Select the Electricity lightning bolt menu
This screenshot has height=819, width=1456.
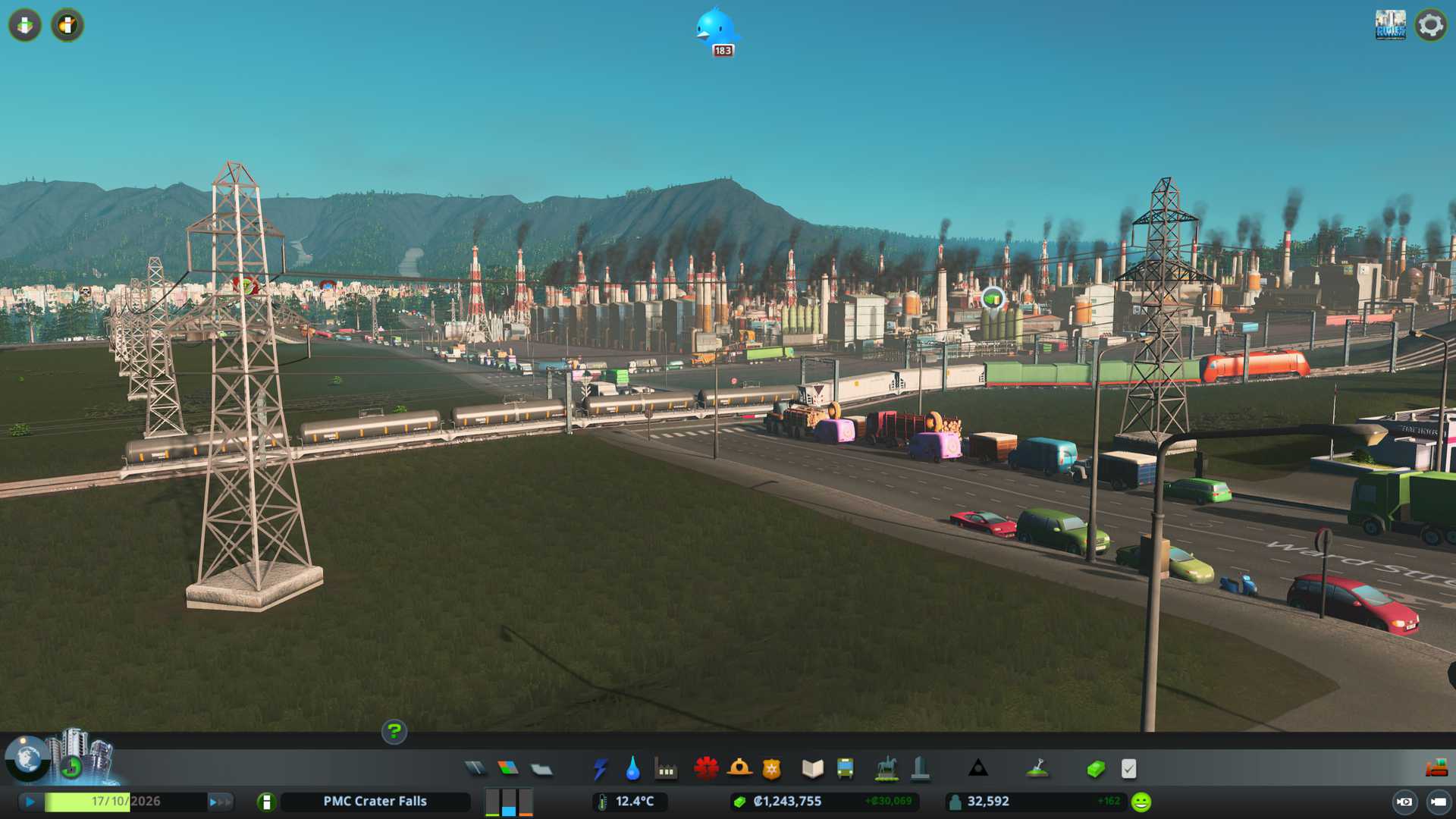[x=600, y=769]
